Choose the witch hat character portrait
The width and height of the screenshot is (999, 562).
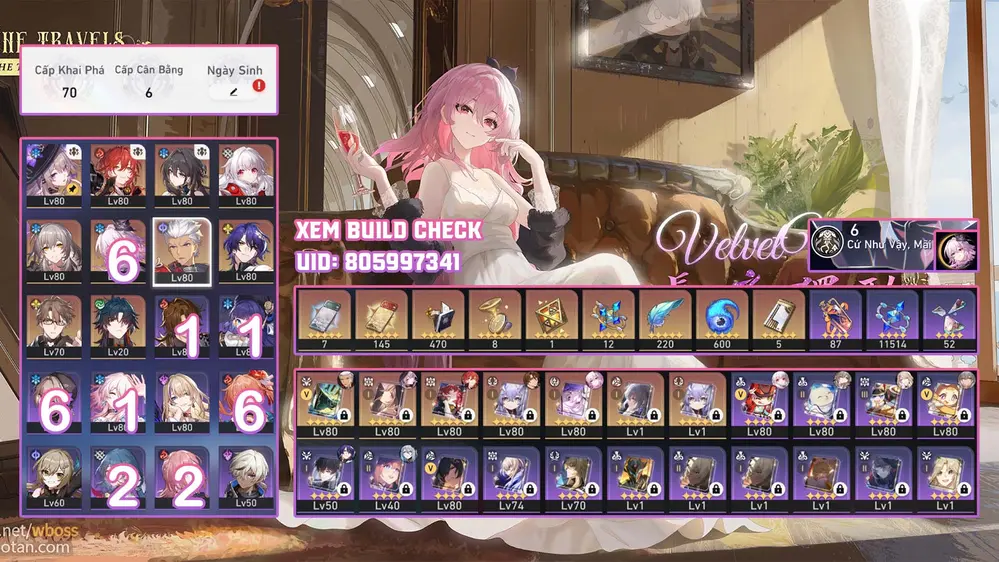[x=54, y=171]
